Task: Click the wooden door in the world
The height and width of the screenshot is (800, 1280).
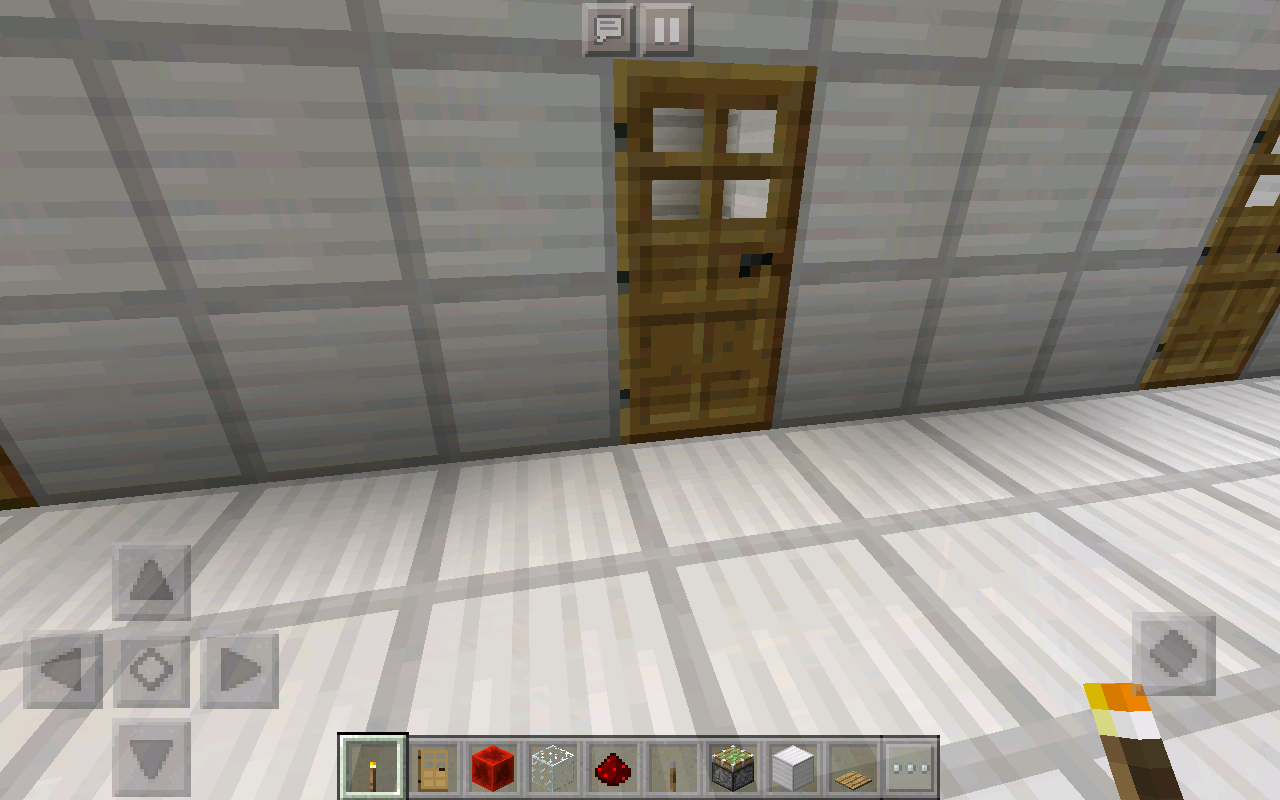Action: coord(705,250)
